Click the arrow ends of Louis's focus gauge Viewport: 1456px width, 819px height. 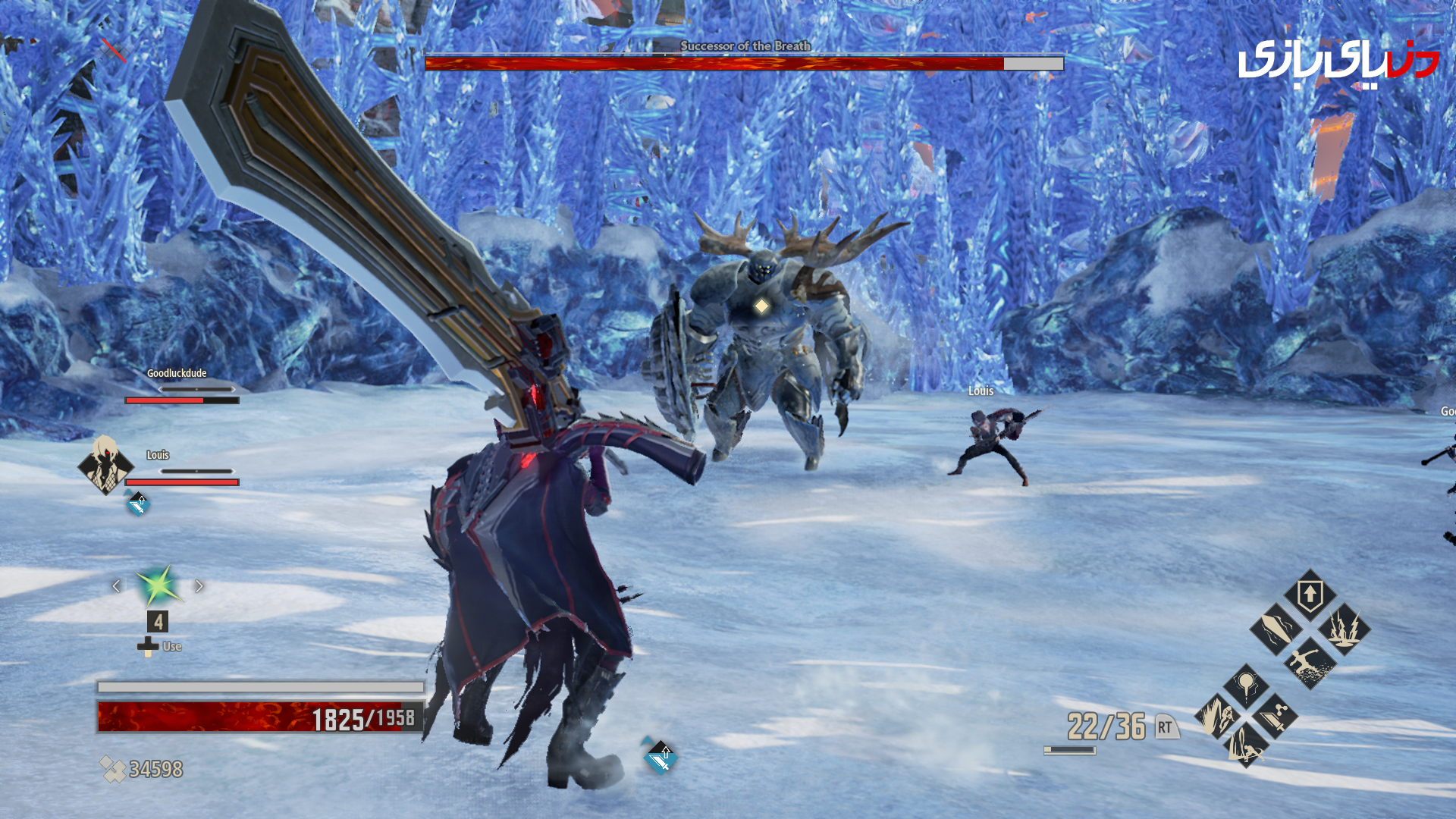(196, 470)
